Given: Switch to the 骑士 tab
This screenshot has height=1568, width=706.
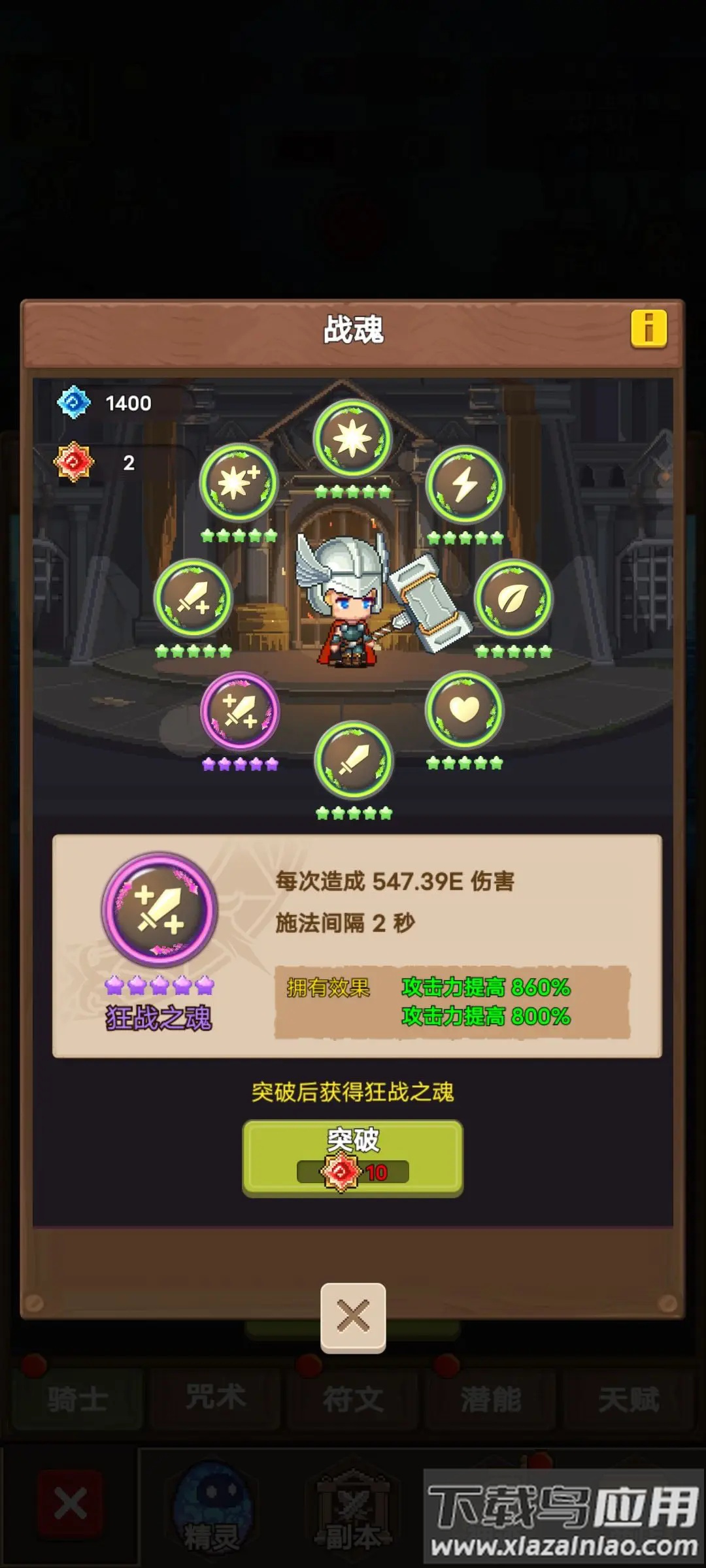Looking at the screenshot, I should point(77,1399).
